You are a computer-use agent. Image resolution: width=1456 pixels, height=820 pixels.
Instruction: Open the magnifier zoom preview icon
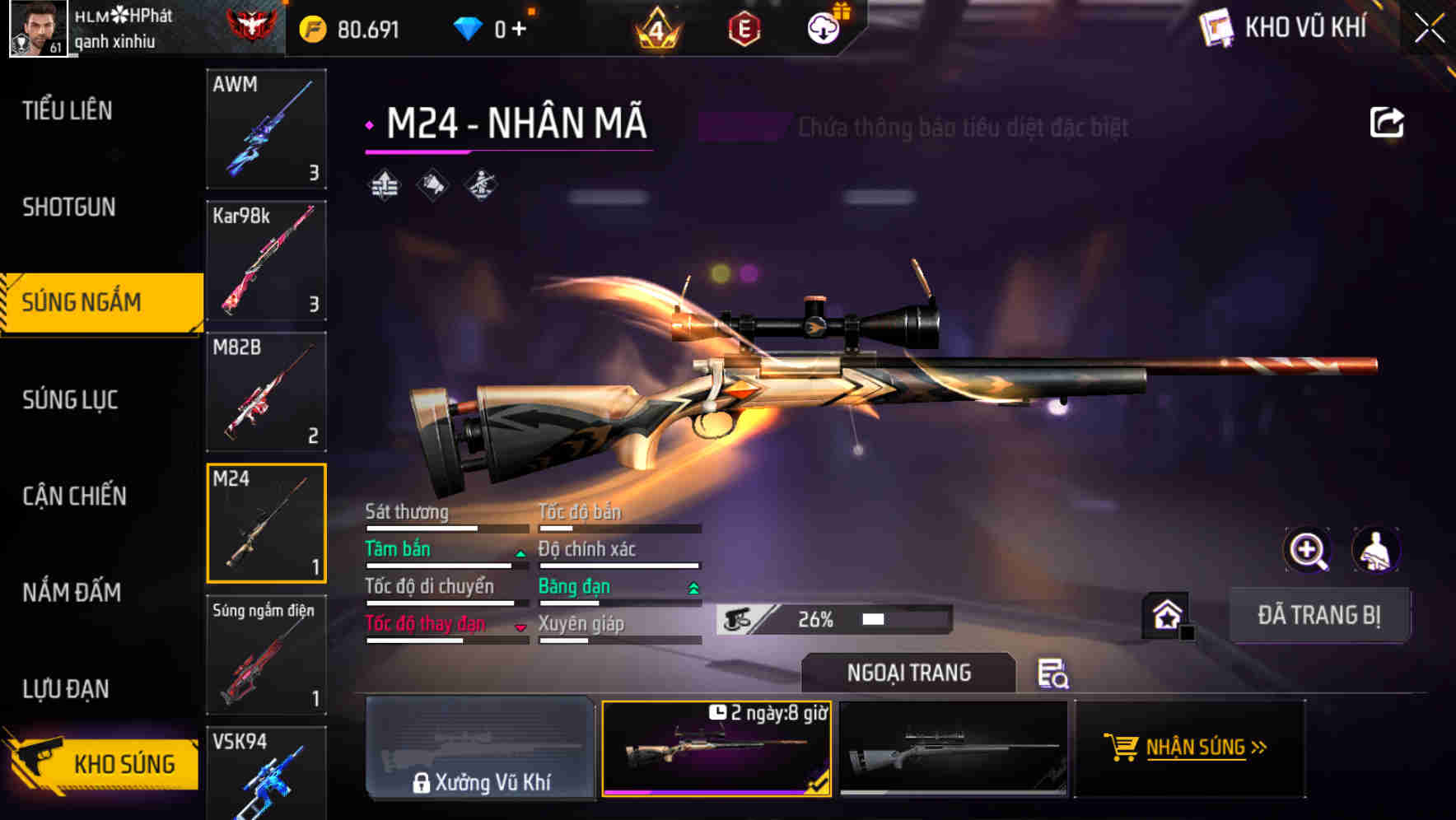(1309, 550)
